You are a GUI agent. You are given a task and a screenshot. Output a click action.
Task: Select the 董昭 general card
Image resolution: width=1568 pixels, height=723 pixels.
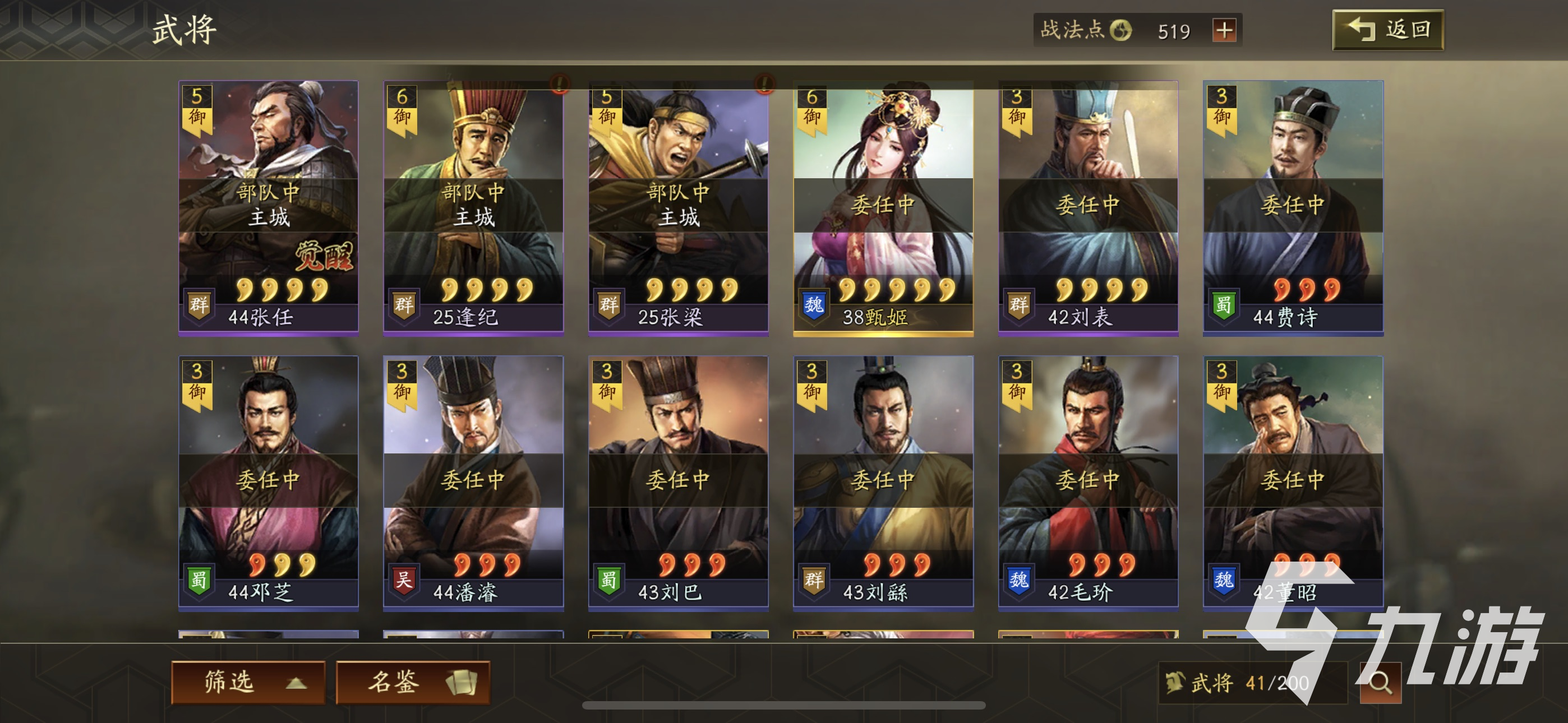coord(1293,482)
